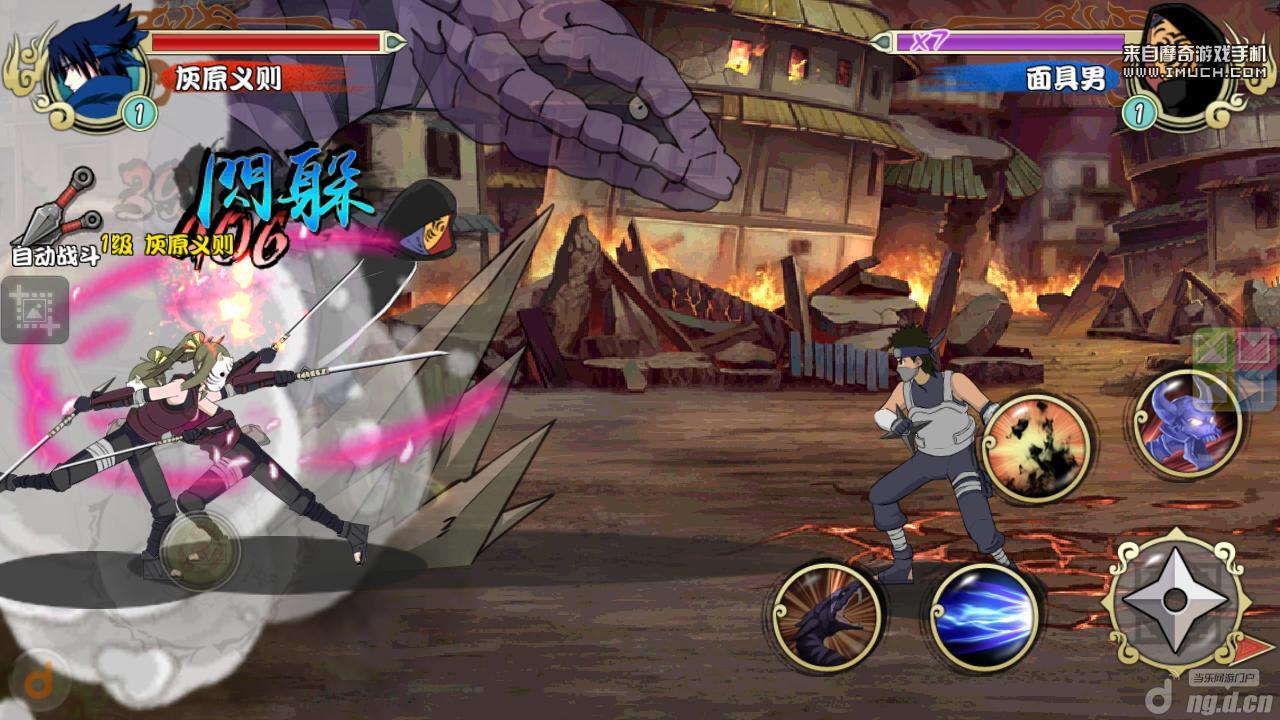
Task: Touch the virtual joystick movement pad
Action: 199,551
